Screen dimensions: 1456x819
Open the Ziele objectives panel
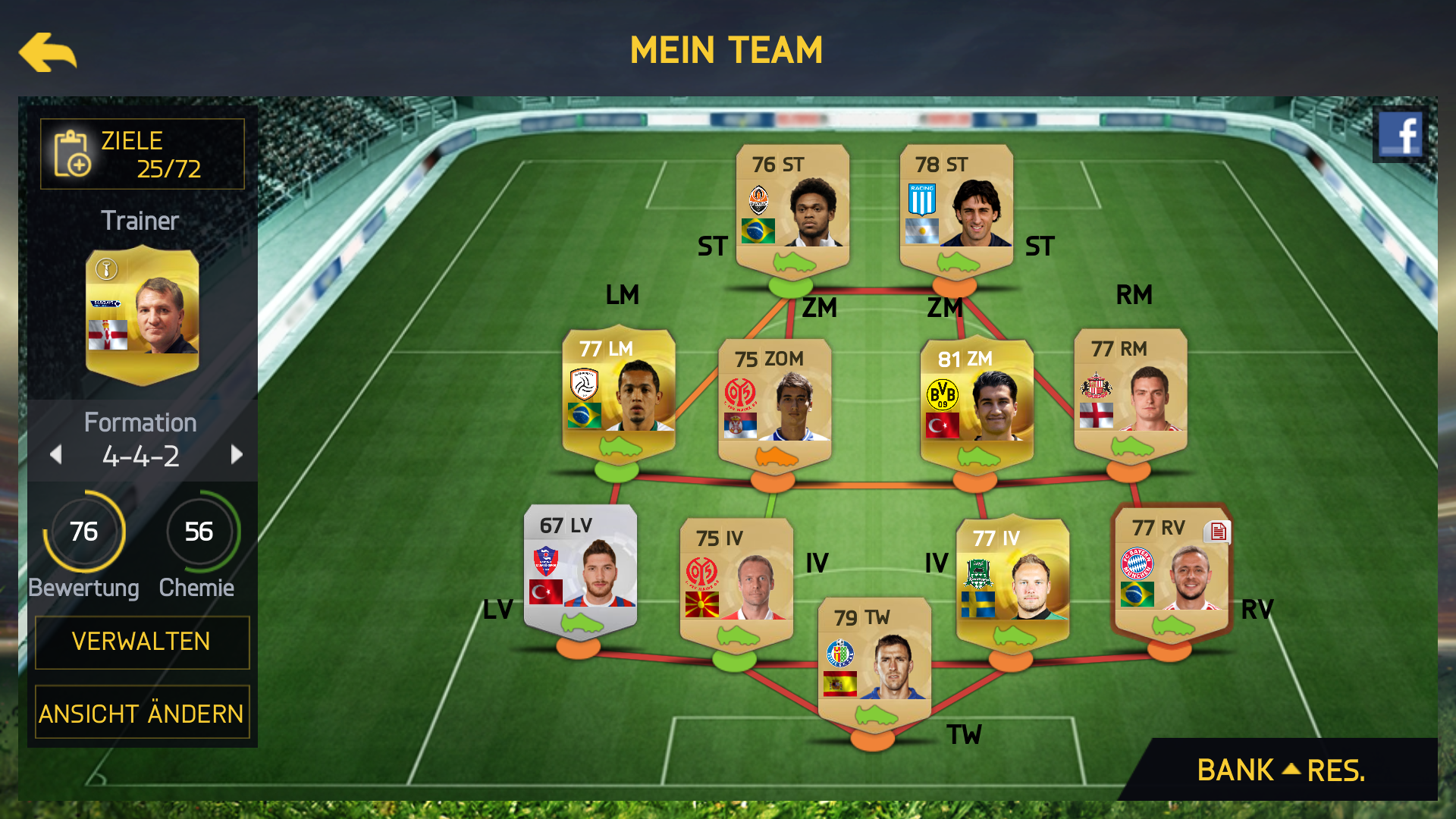(143, 154)
